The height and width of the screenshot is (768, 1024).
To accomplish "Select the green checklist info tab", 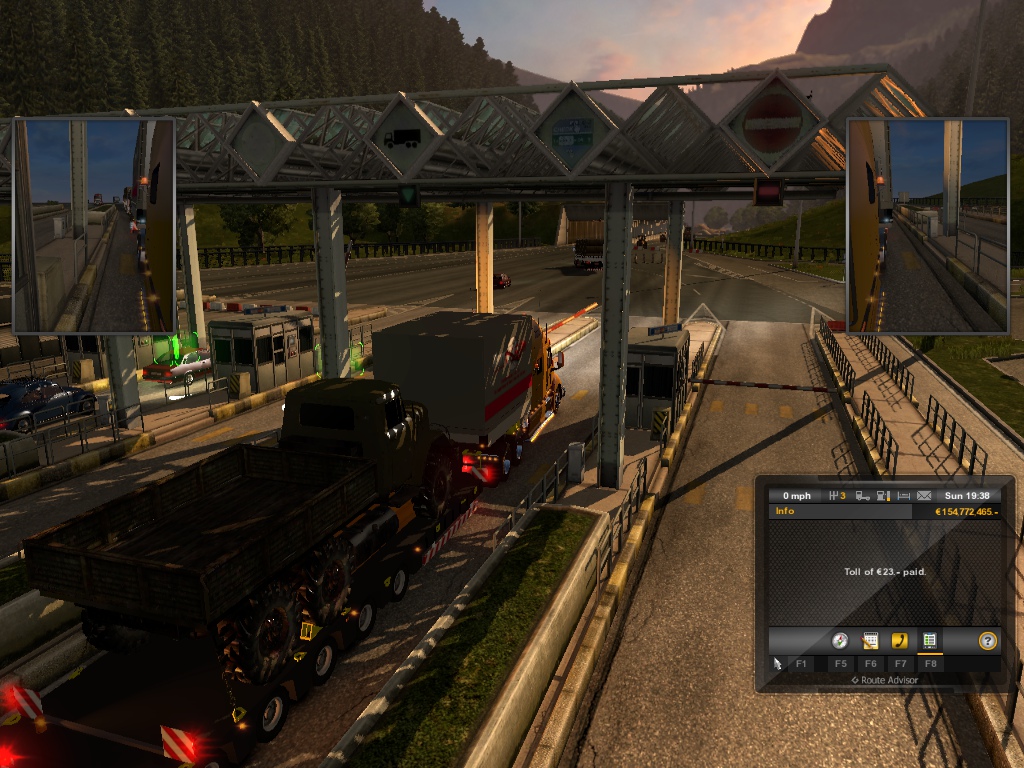I will pyautogui.click(x=930, y=641).
